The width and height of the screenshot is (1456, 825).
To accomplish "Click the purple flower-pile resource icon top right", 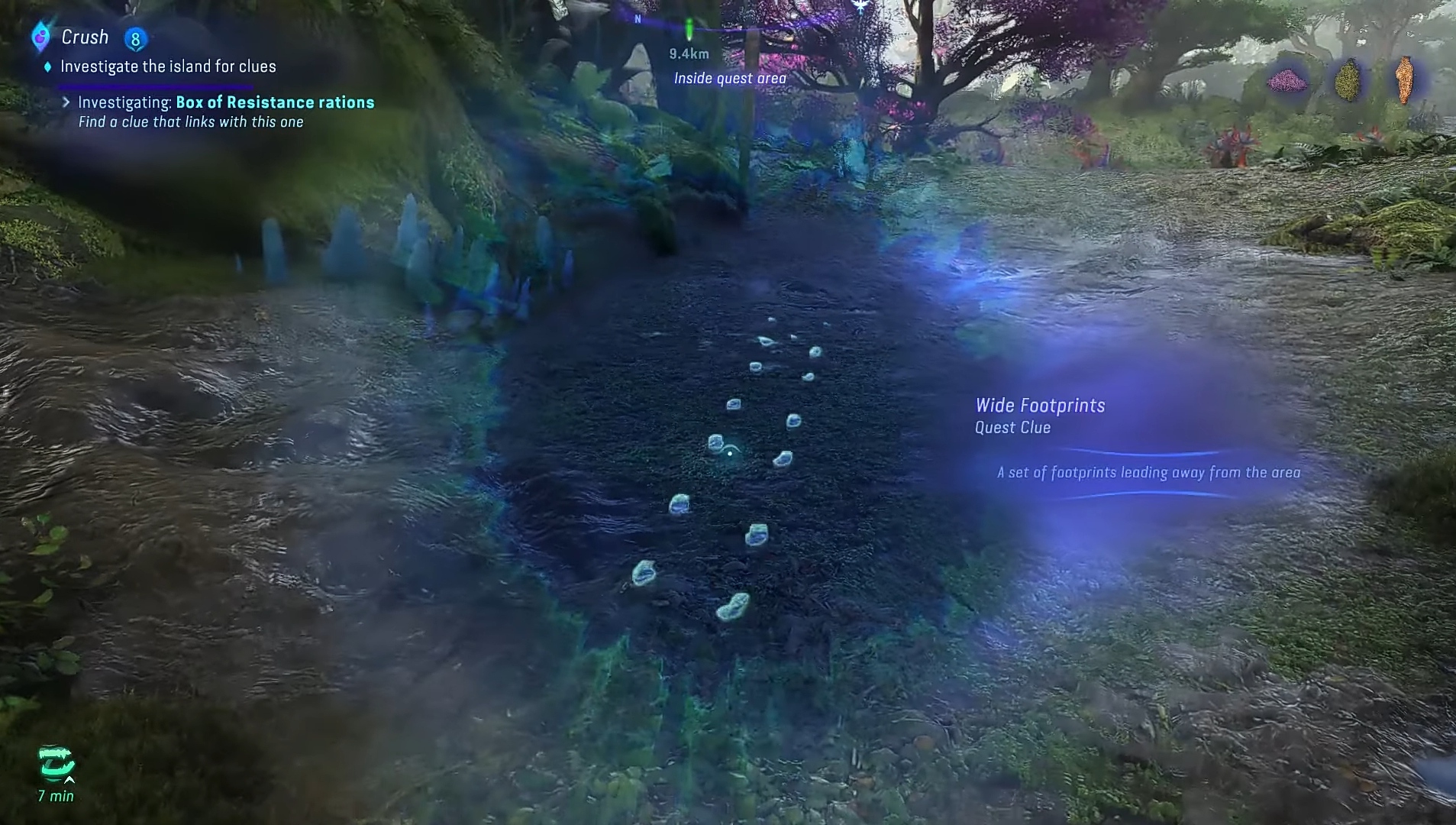I will coord(1287,80).
